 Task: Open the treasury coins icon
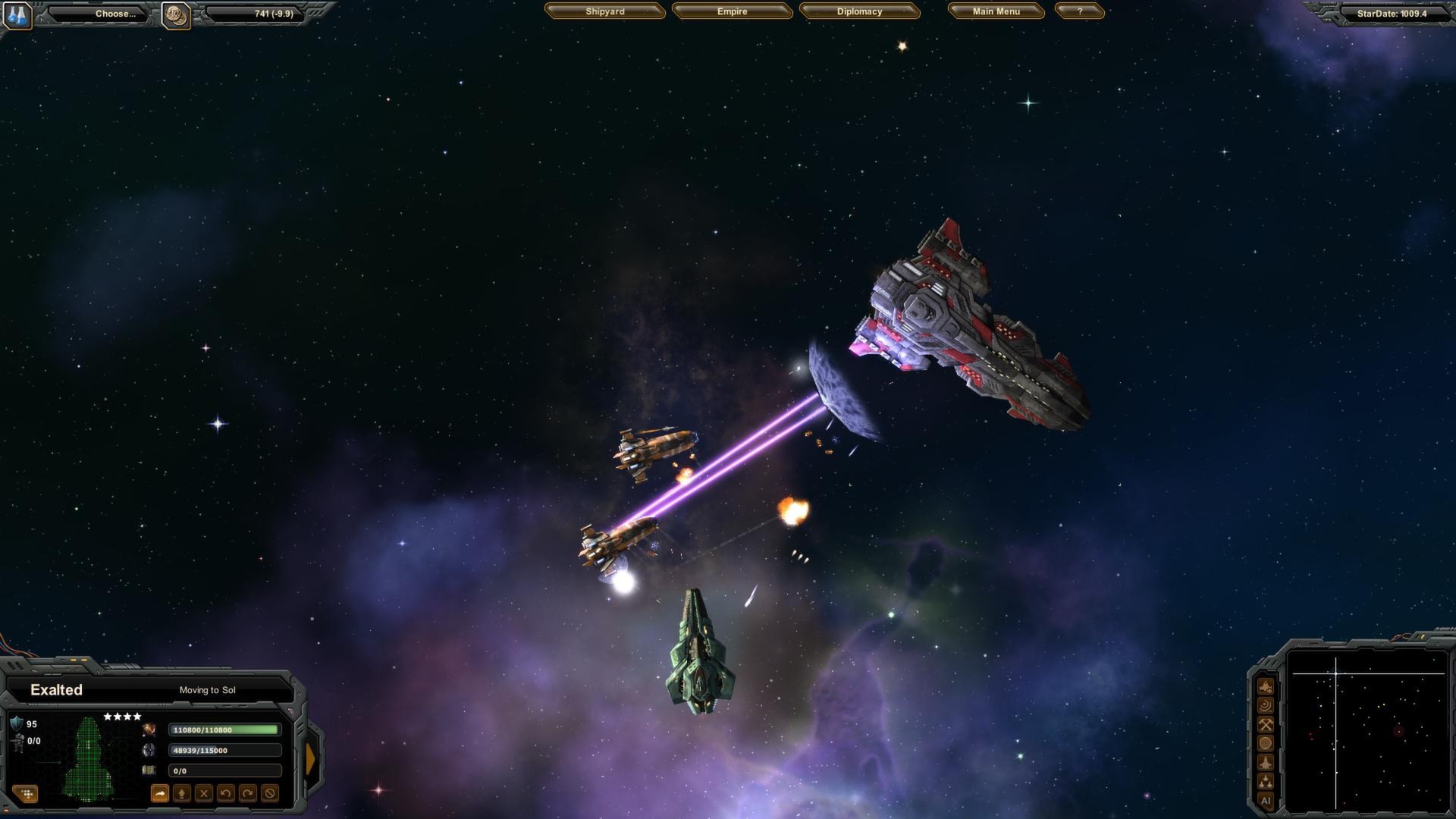pyautogui.click(x=176, y=14)
